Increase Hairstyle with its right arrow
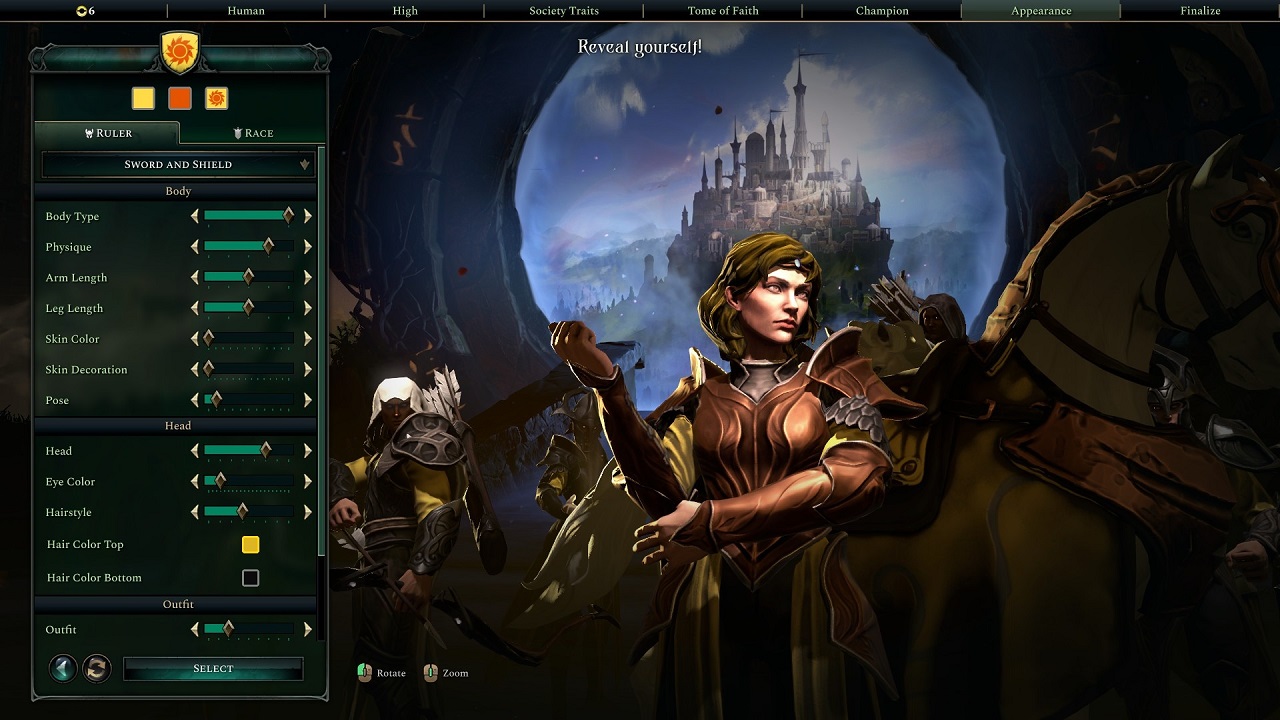1280x720 pixels. tap(307, 512)
